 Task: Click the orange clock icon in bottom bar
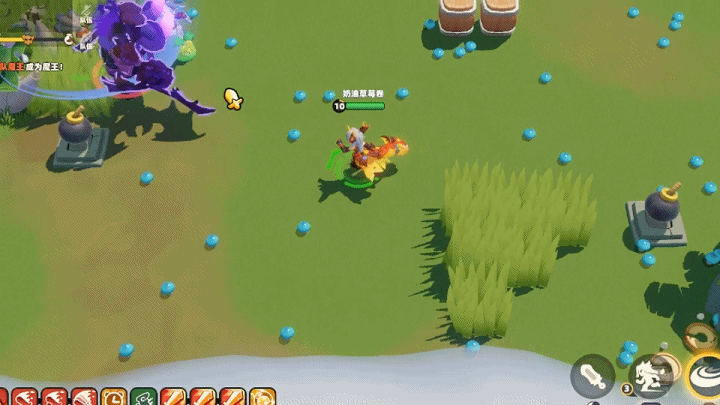point(113,398)
